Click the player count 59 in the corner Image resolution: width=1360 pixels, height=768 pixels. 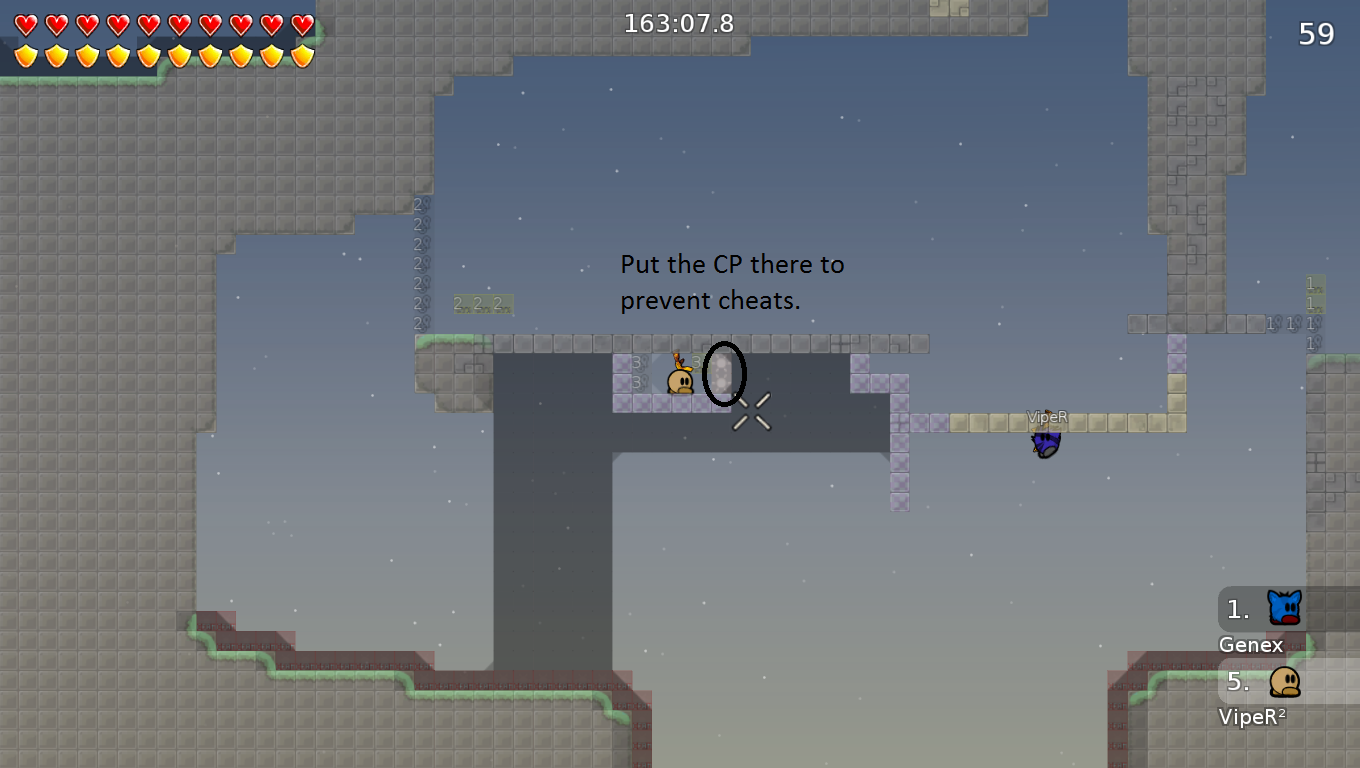click(x=1317, y=33)
